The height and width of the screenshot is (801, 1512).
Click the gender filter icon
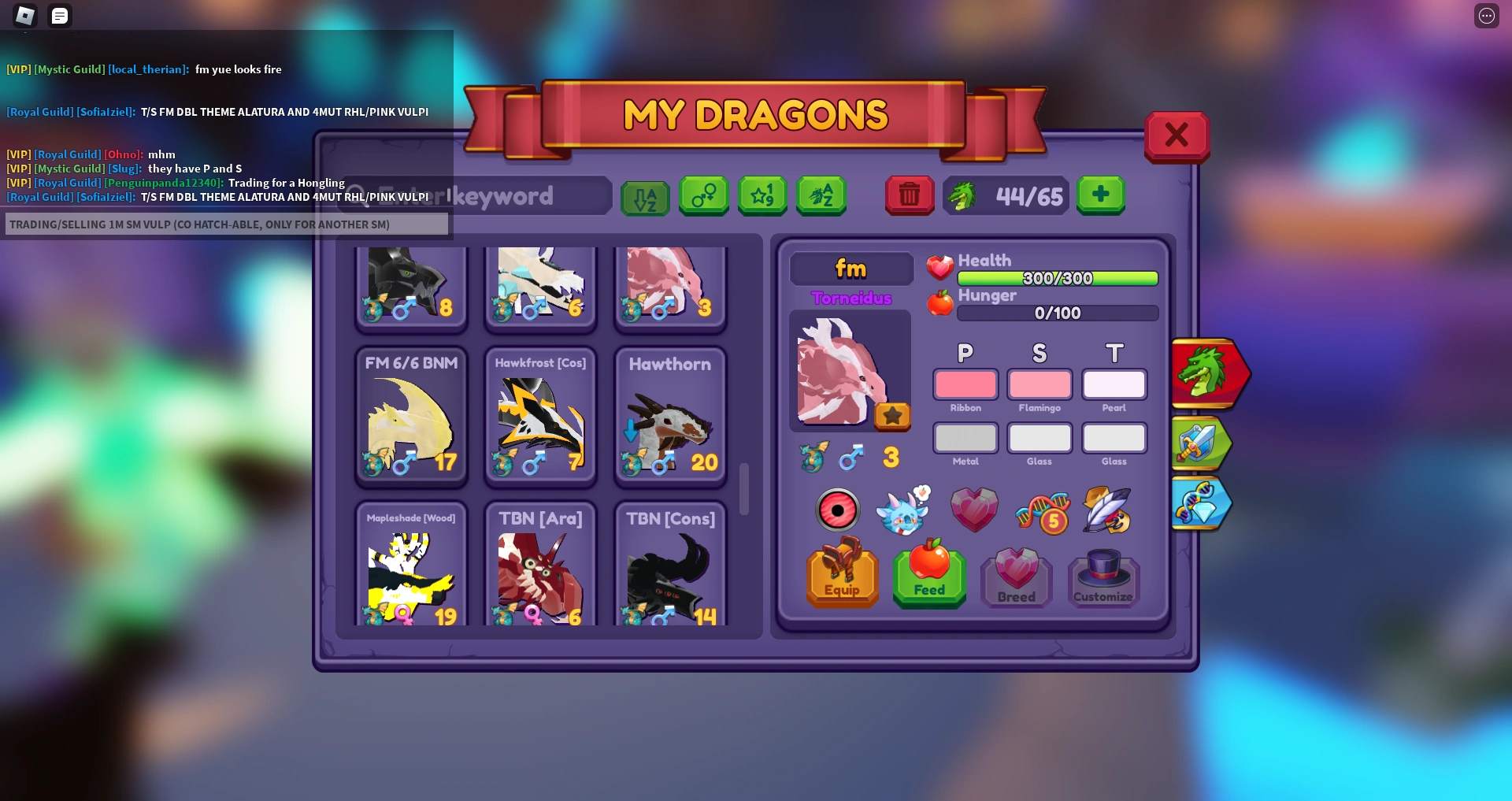click(703, 196)
